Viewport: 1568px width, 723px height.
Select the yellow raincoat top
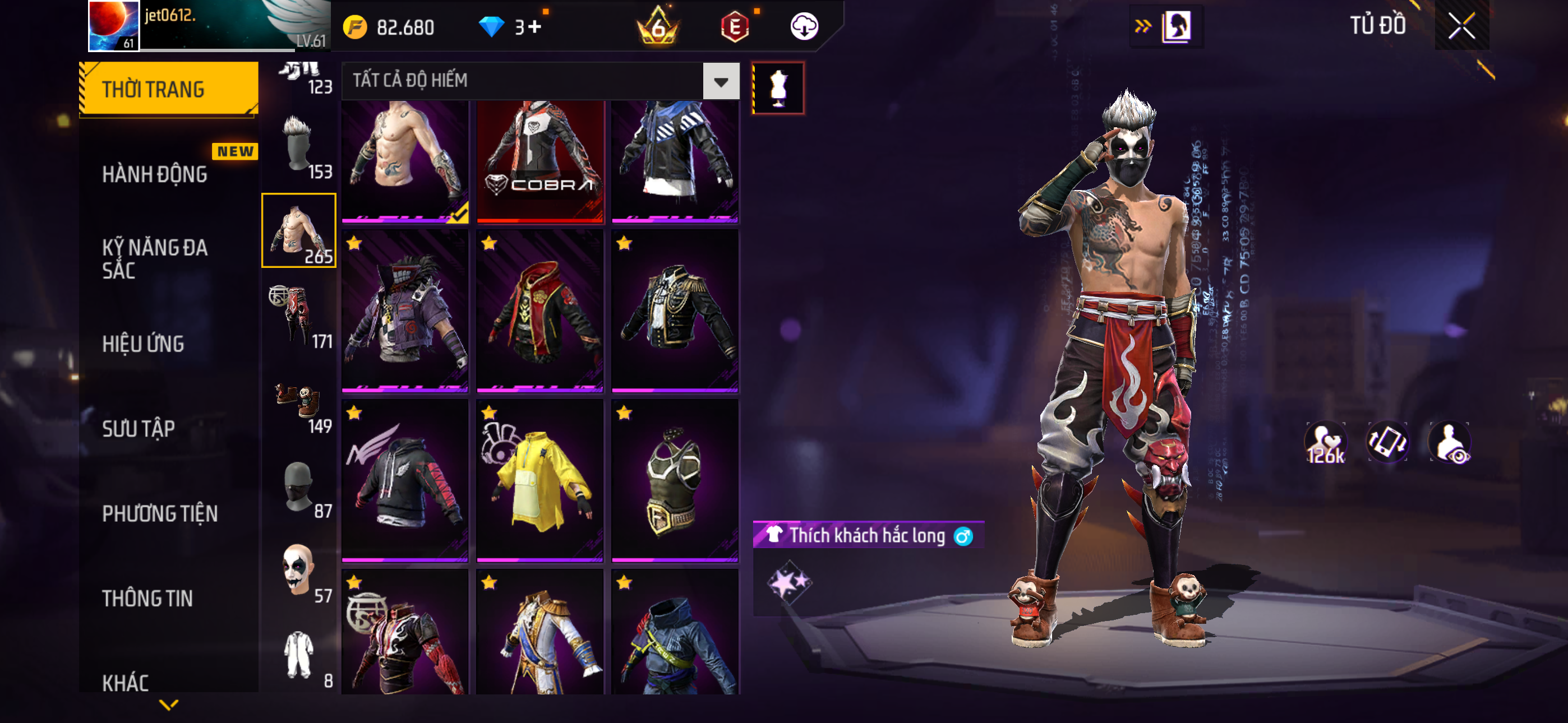point(540,480)
